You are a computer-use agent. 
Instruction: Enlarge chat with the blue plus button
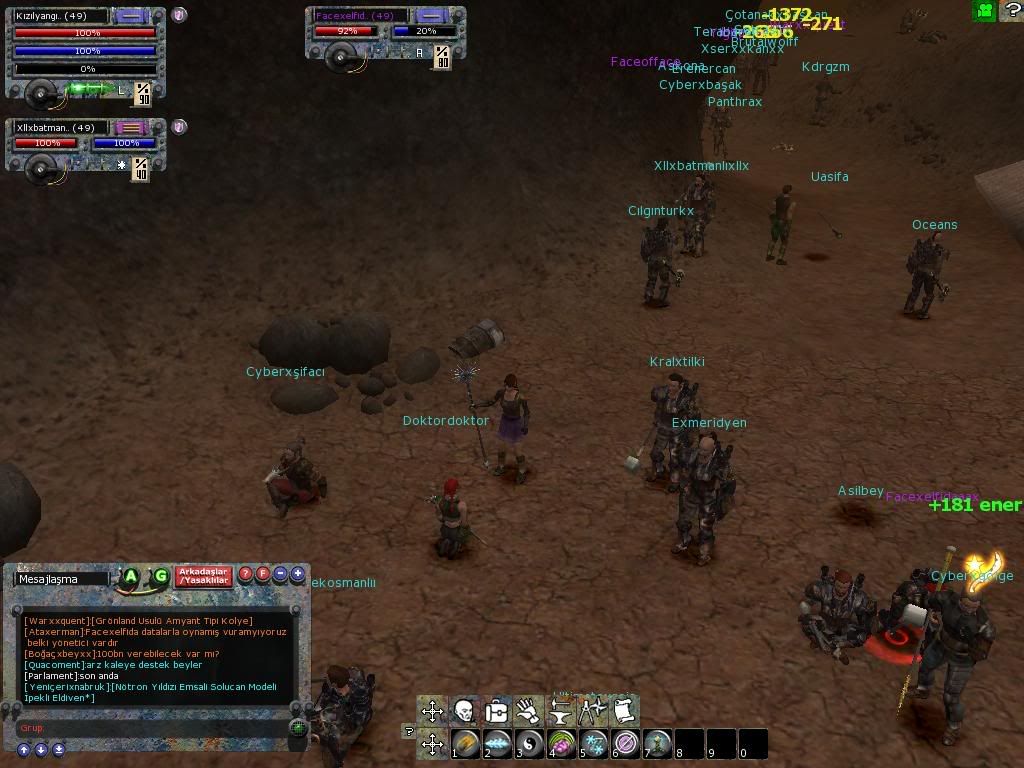coord(298,575)
